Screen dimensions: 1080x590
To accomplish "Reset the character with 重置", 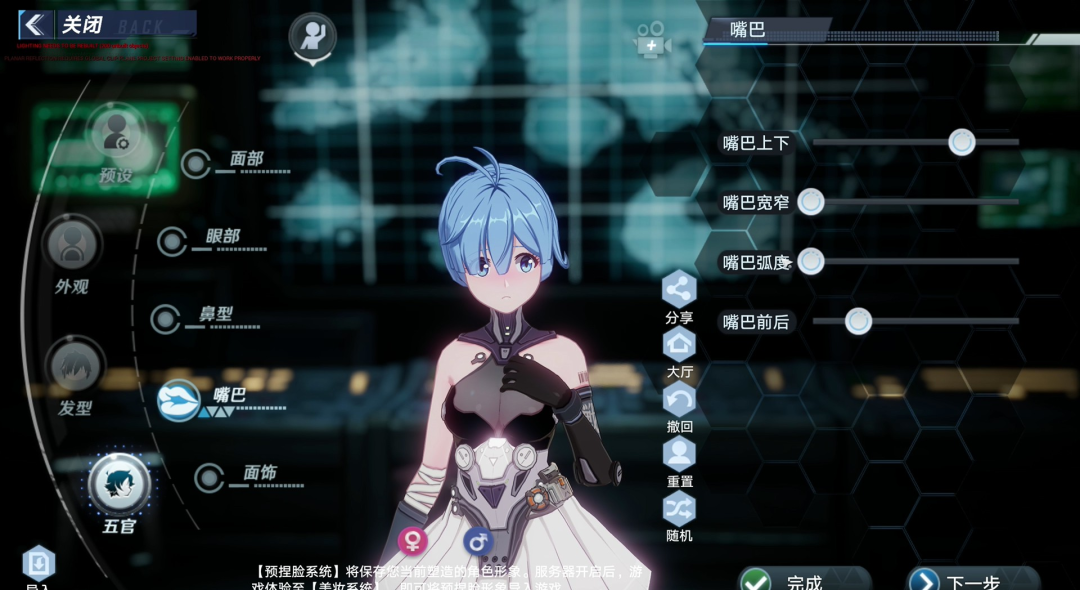I will pos(679,455).
